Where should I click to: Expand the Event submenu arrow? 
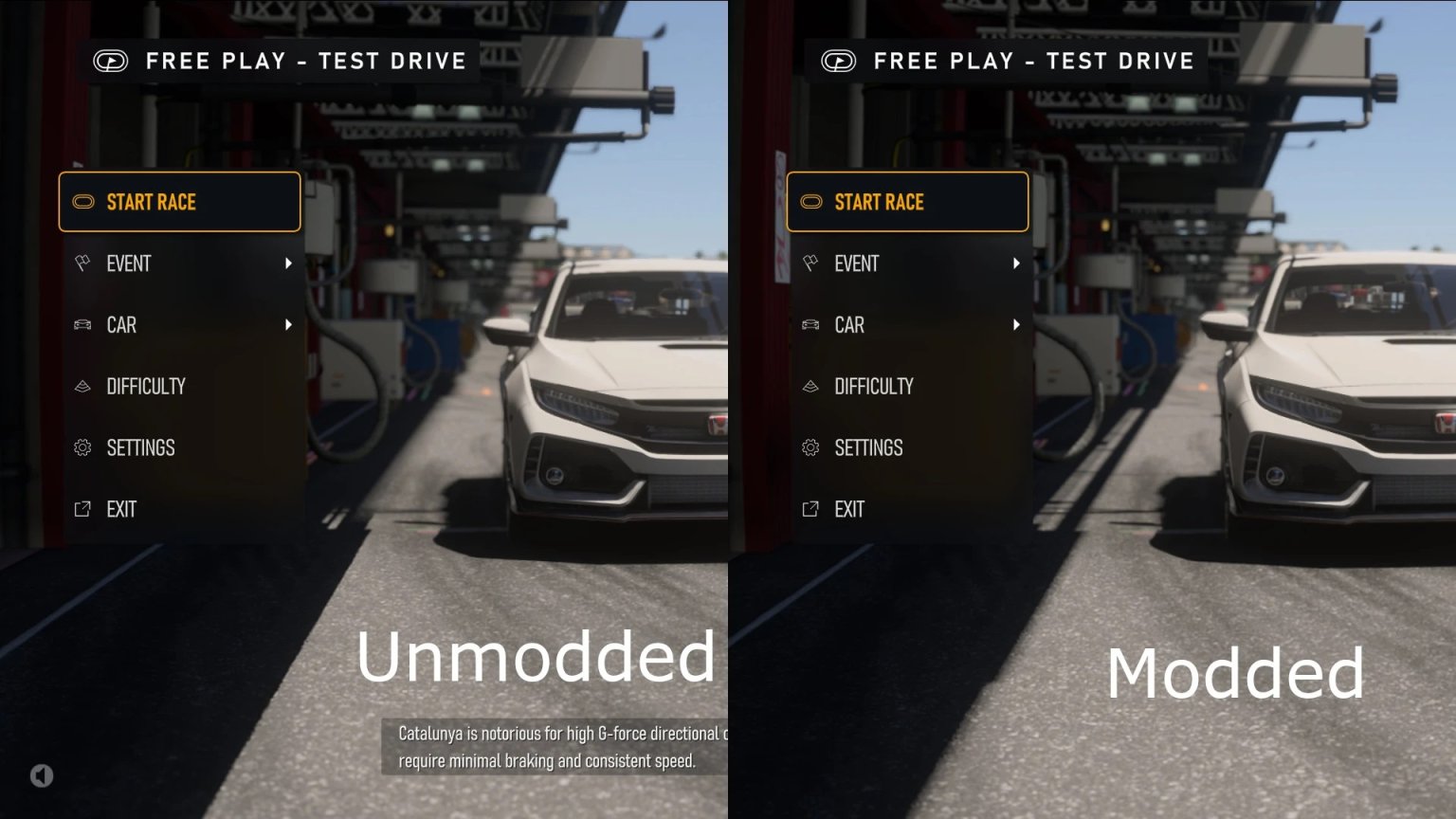(289, 264)
